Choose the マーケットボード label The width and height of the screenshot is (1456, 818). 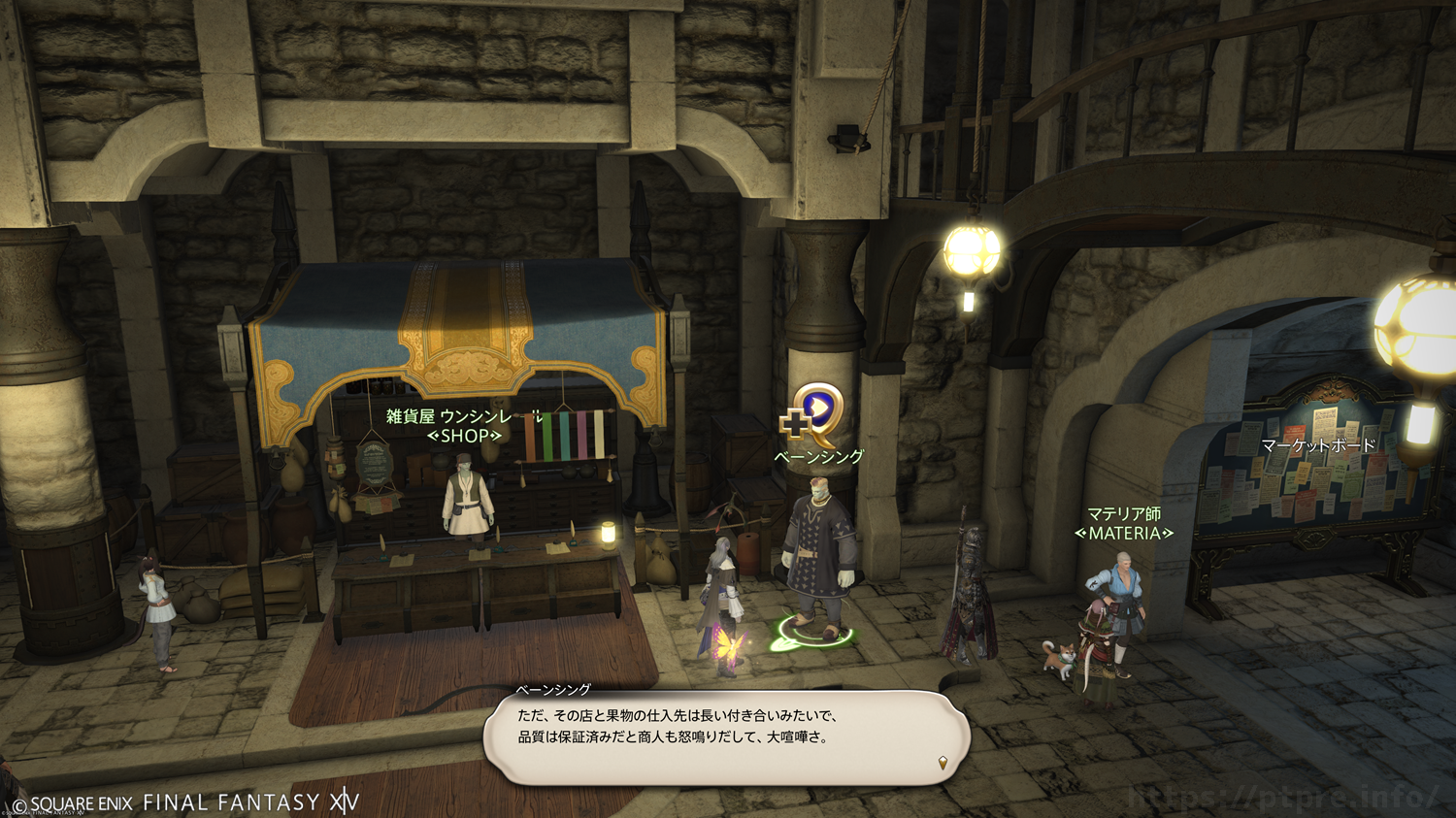click(x=1317, y=445)
